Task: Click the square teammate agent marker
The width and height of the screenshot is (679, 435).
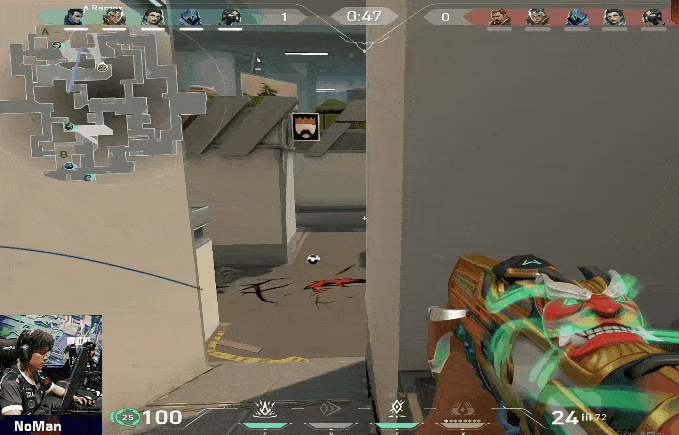Action: point(305,127)
